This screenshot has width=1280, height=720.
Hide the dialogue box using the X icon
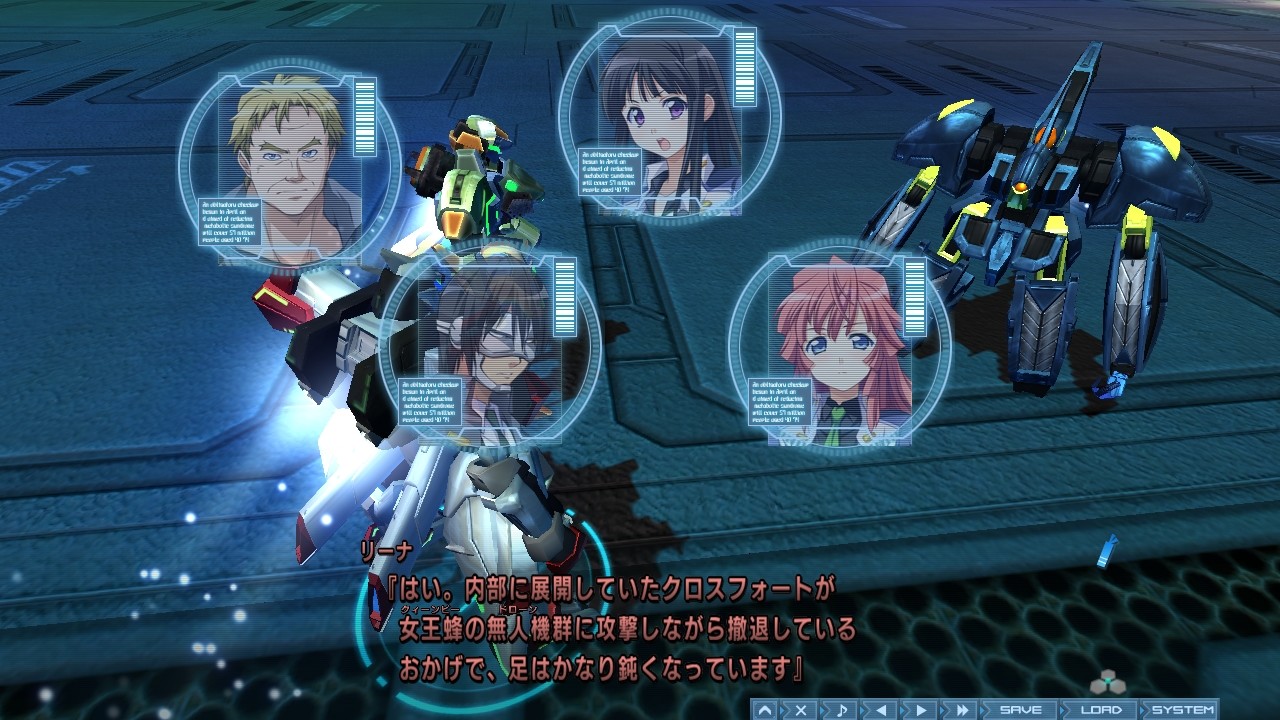pyautogui.click(x=799, y=712)
